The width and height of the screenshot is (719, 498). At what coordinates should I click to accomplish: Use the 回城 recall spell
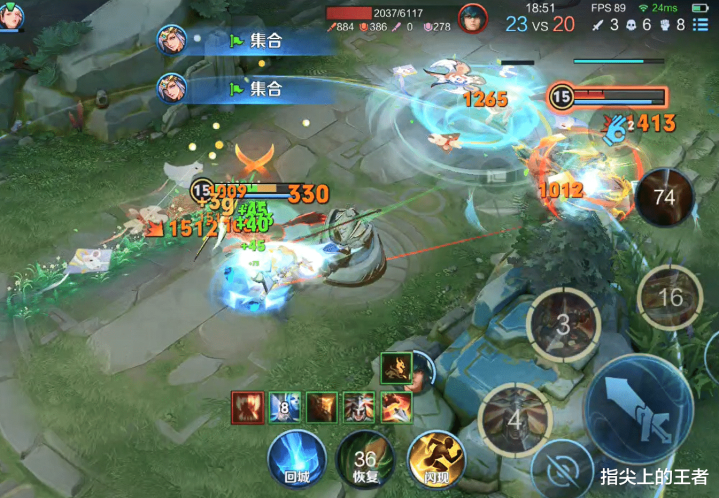pyautogui.click(x=297, y=457)
